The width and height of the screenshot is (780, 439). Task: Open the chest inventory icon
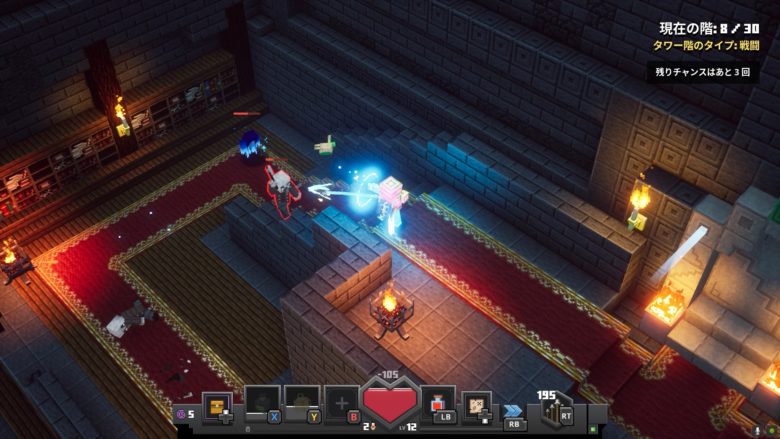(217, 405)
